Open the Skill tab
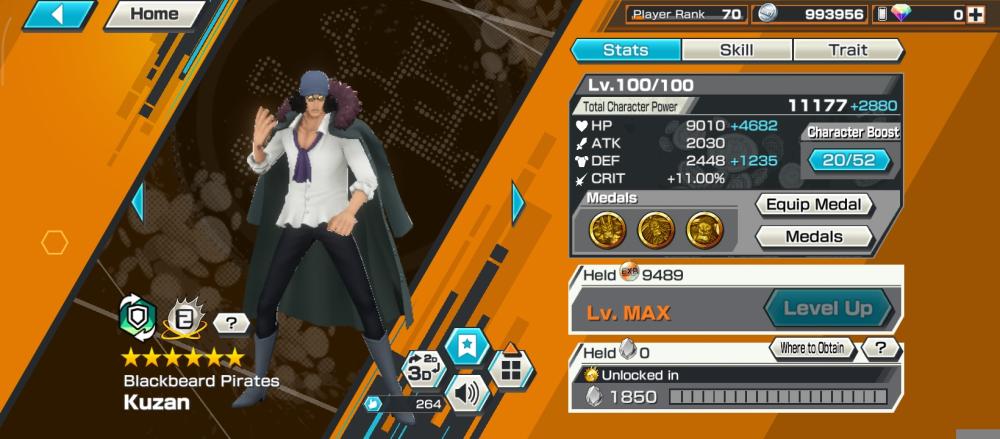The image size is (1000, 439). 737,50
